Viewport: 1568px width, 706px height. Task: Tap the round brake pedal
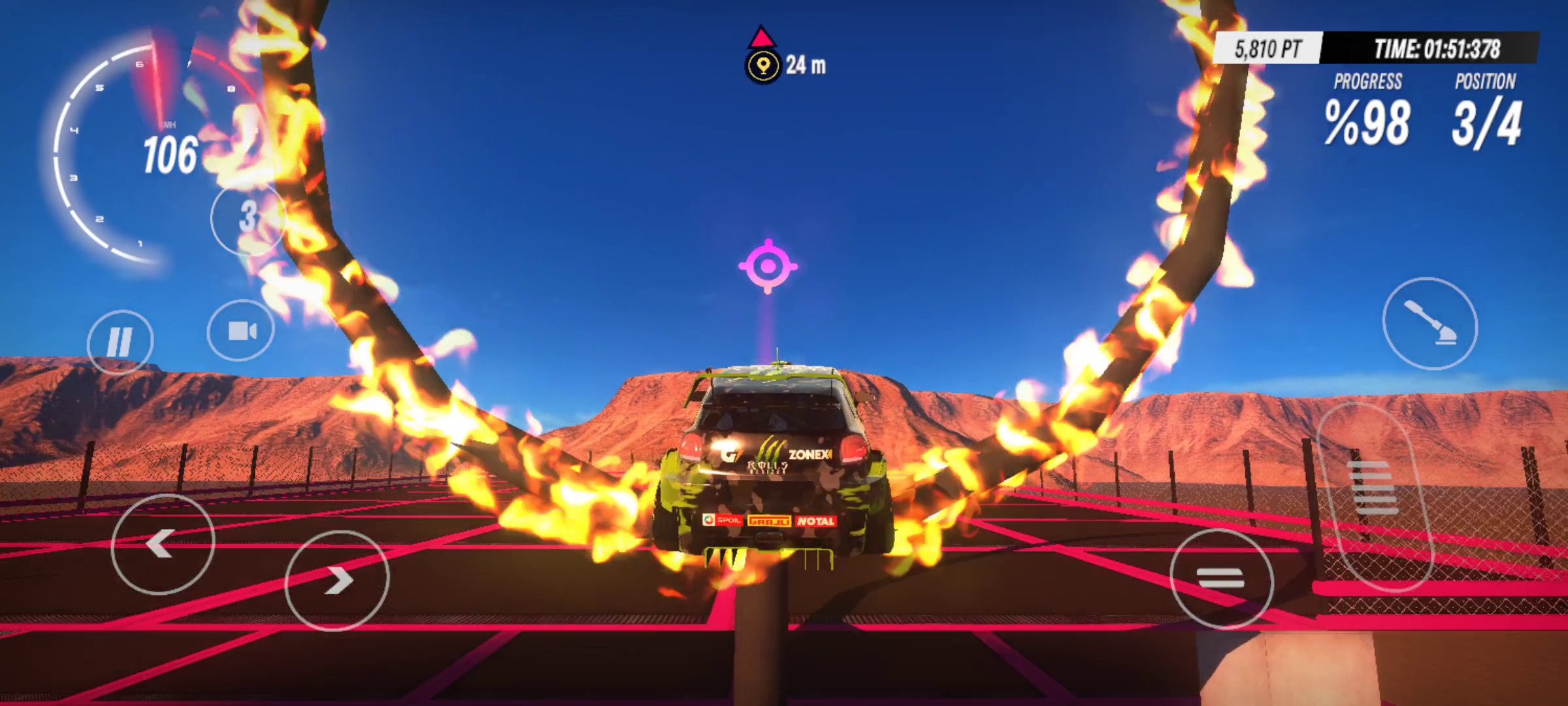1220,579
